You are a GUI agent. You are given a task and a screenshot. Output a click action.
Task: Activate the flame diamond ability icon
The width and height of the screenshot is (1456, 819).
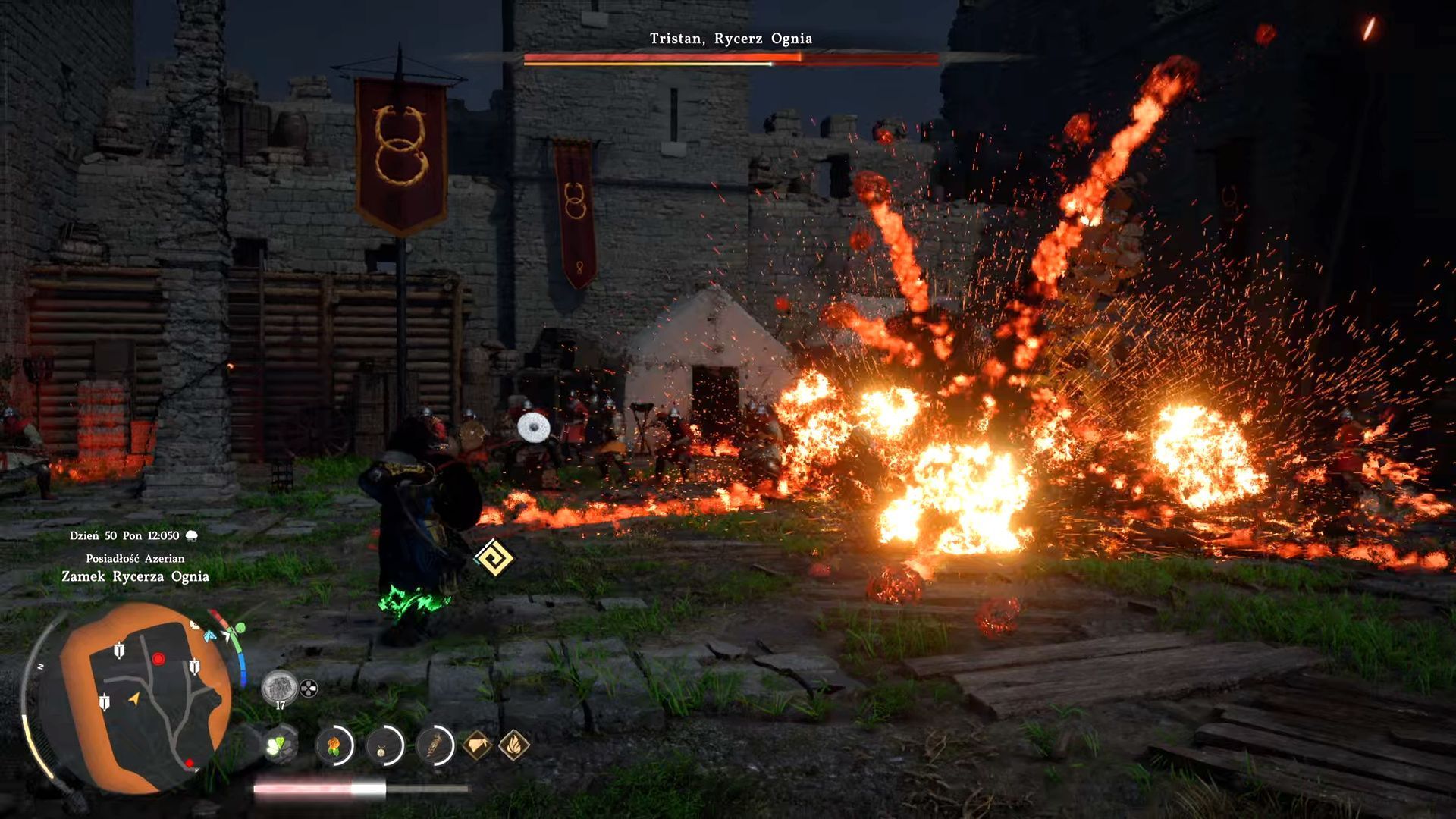(x=514, y=745)
